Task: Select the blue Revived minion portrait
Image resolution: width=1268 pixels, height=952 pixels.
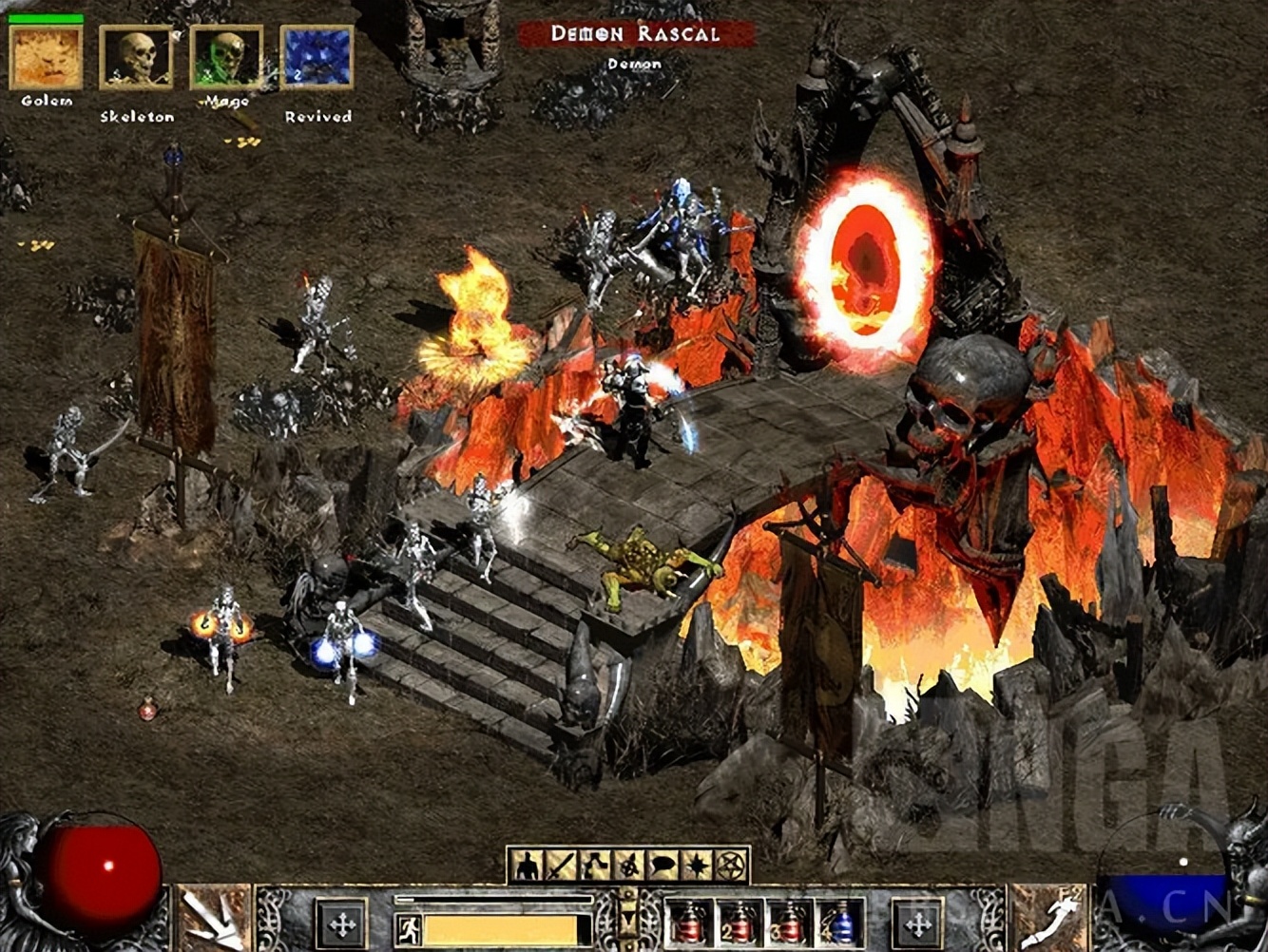Action: click(317, 57)
